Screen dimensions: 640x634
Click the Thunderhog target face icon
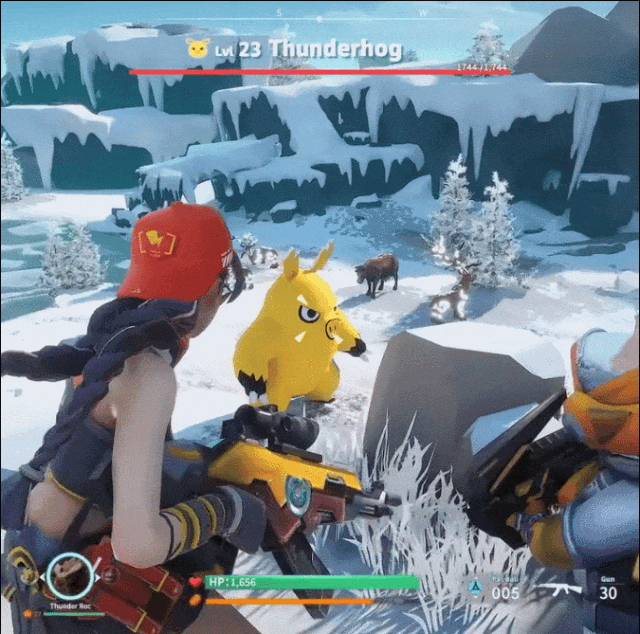tap(198, 48)
